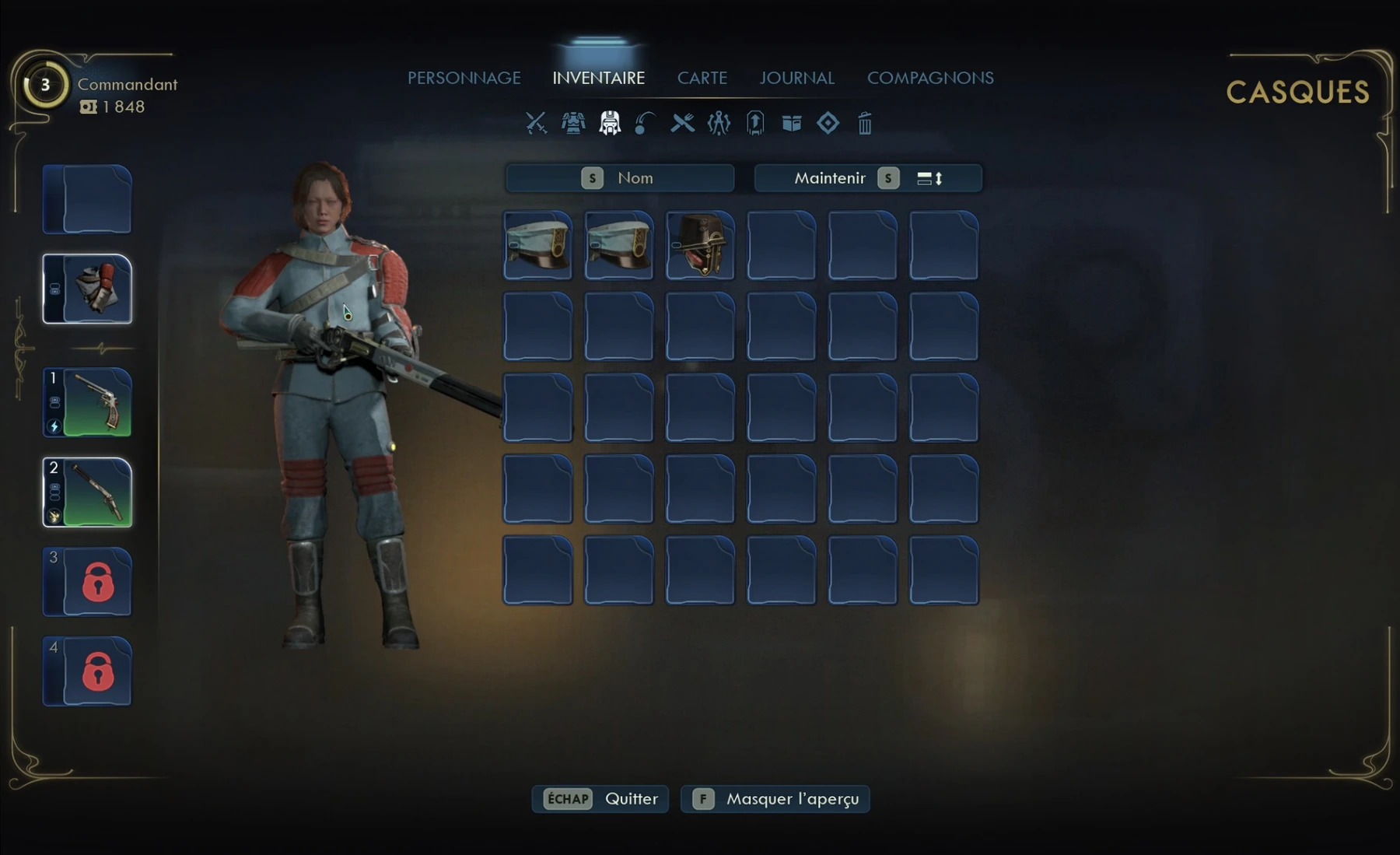Go to the Journal tab
Screen dimensions: 1400x855
coord(796,78)
